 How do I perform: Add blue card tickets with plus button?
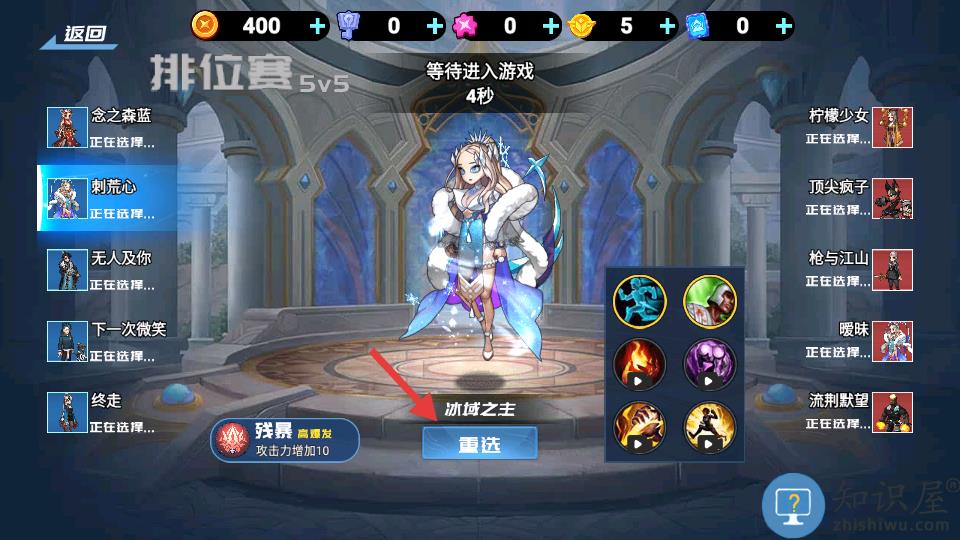click(783, 26)
